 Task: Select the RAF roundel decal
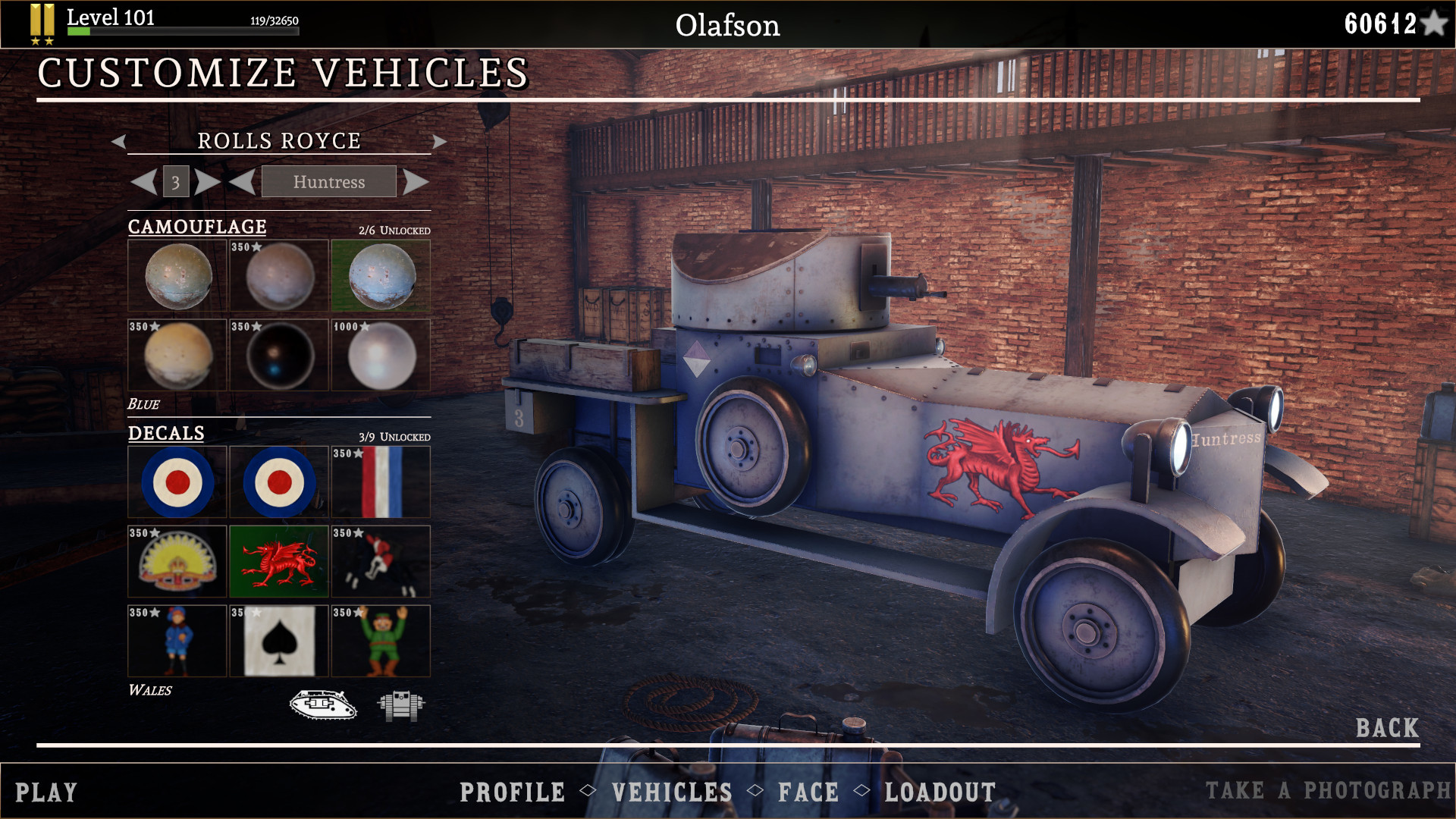(x=177, y=482)
